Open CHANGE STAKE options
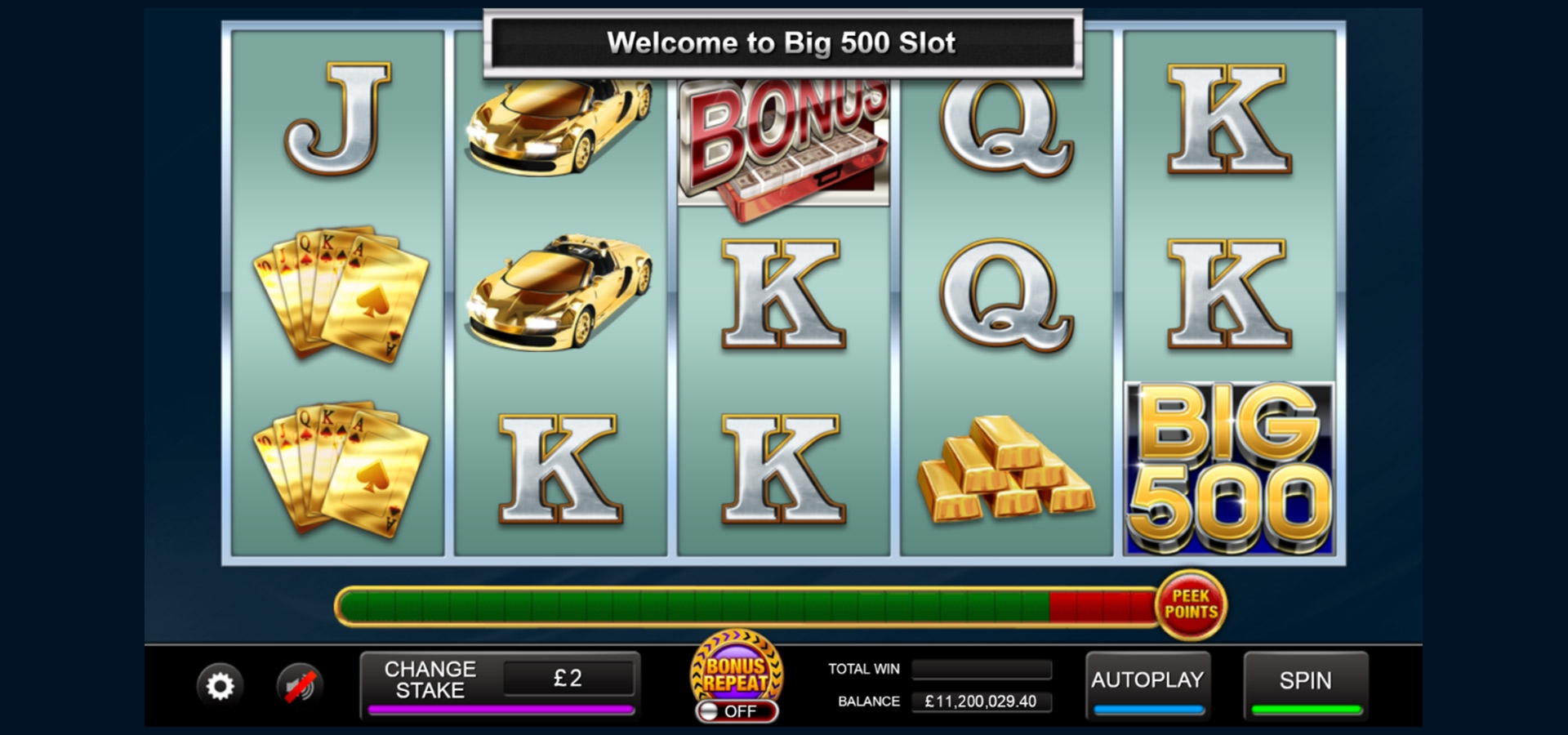Screen dimensions: 1568x735 (430, 679)
